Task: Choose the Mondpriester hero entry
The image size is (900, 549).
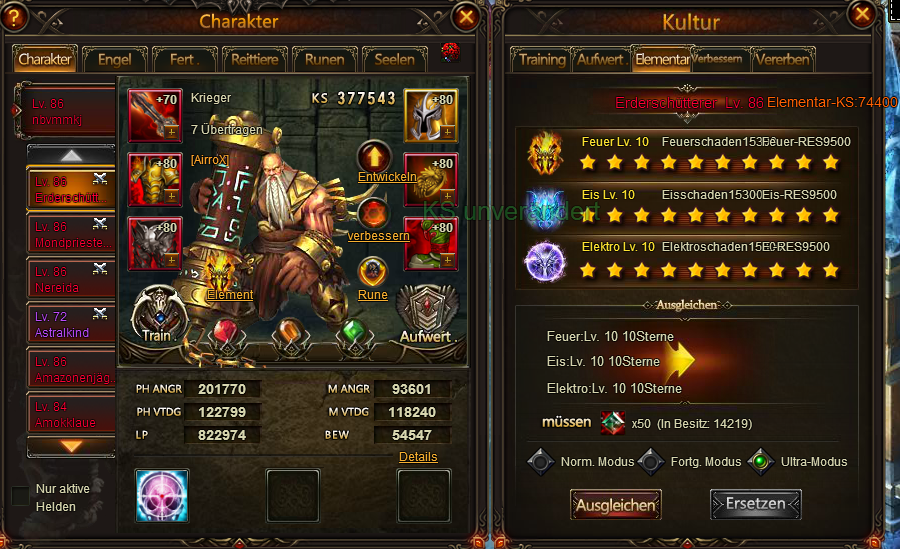Action: click(71, 234)
